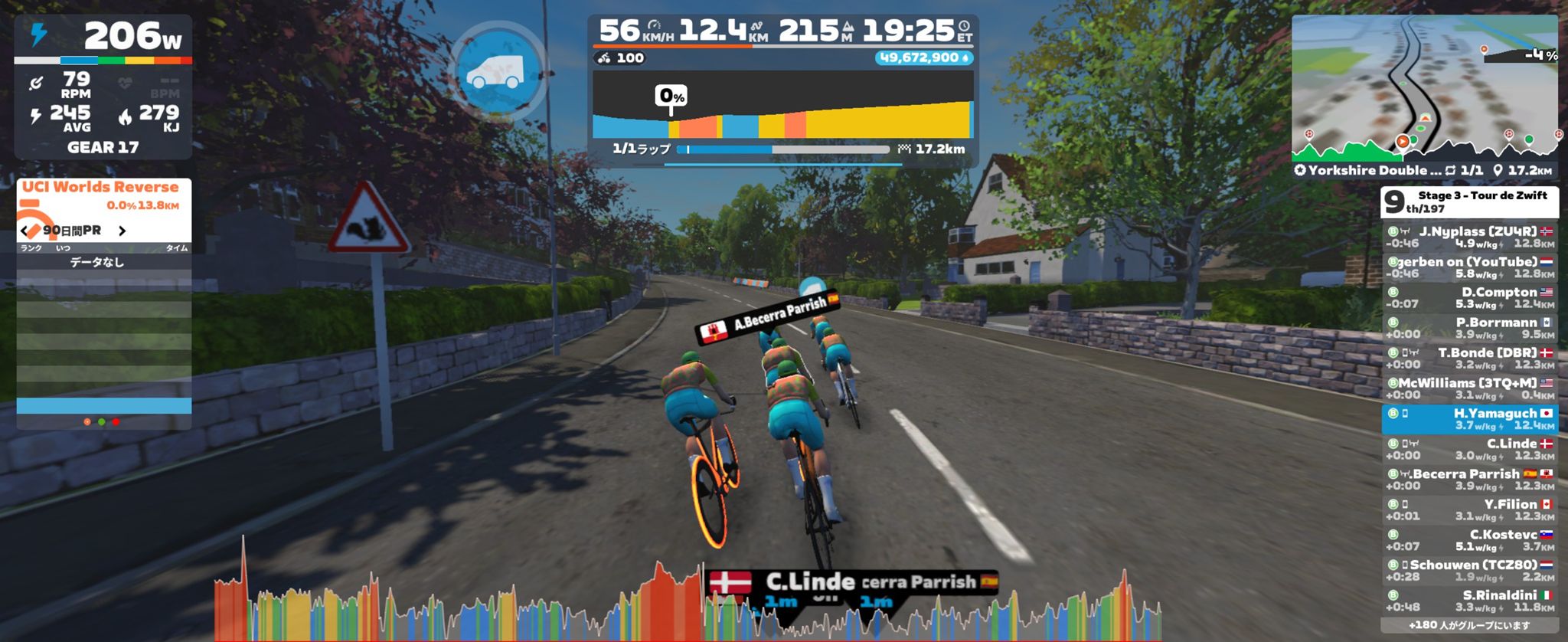Select rider P.Borrmann in the rider list
This screenshot has width=1568, height=642.
tap(1469, 328)
